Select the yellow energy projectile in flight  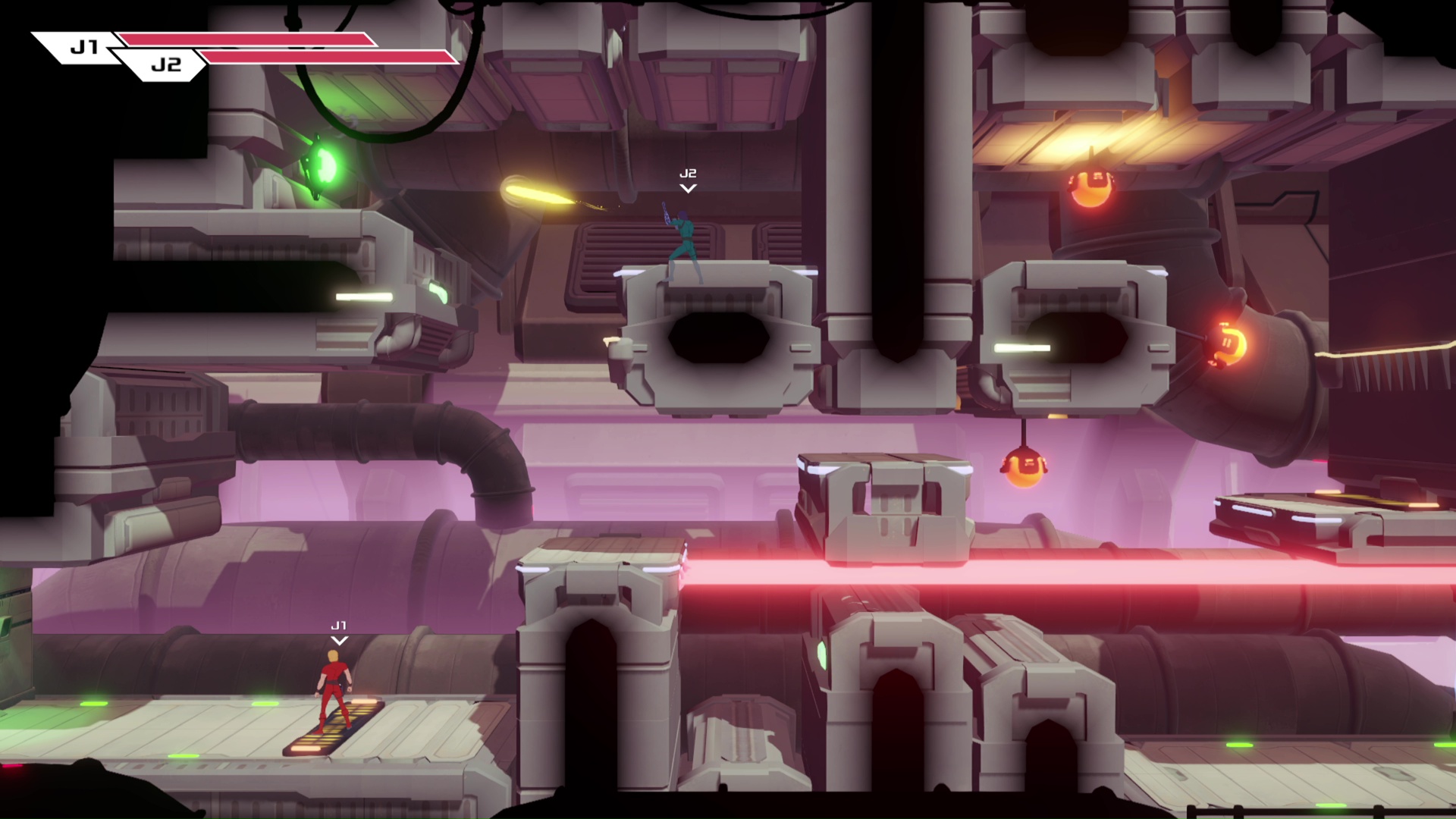click(535, 193)
